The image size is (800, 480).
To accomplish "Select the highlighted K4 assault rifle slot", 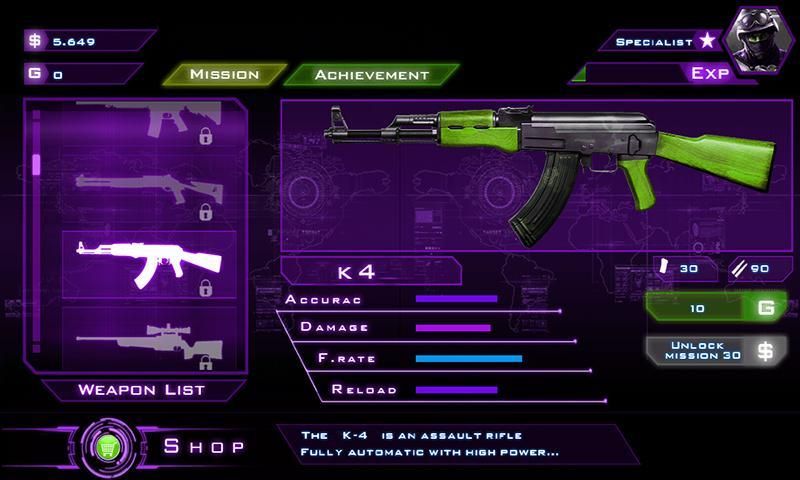I will pyautogui.click(x=149, y=265).
